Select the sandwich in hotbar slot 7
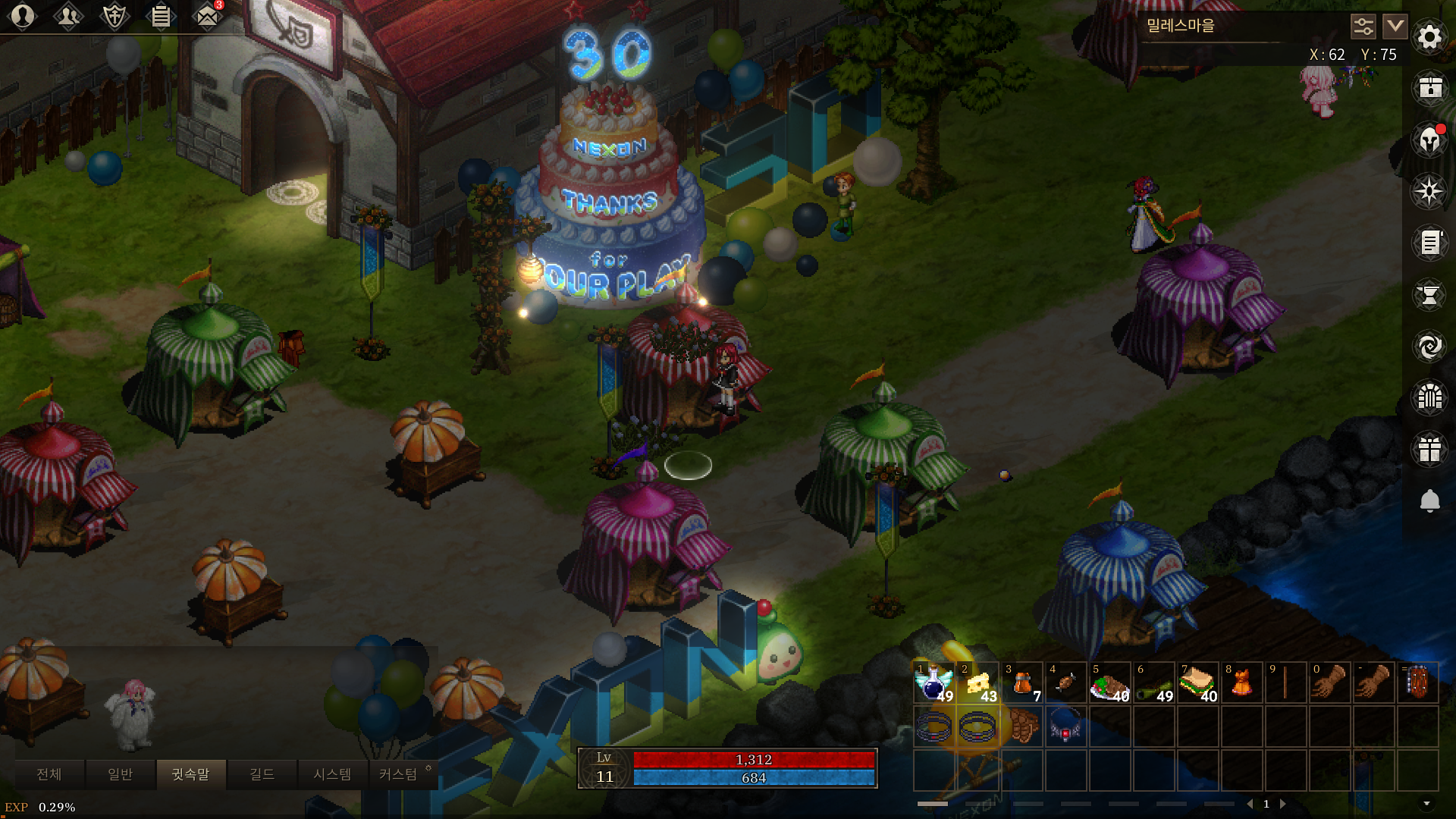Screen dimensions: 1456x819 tap(1198, 683)
